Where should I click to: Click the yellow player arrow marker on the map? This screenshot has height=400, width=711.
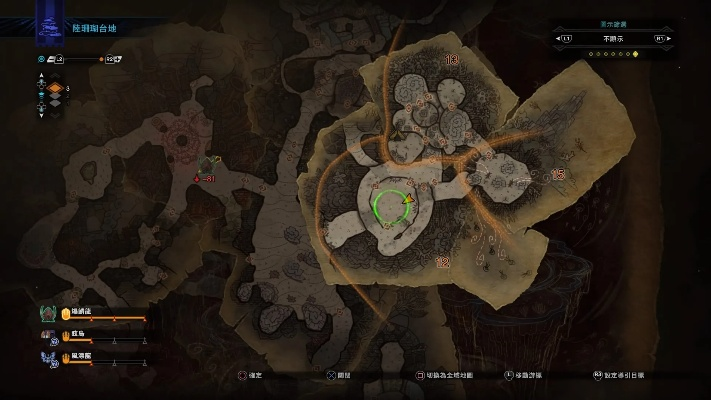point(409,199)
